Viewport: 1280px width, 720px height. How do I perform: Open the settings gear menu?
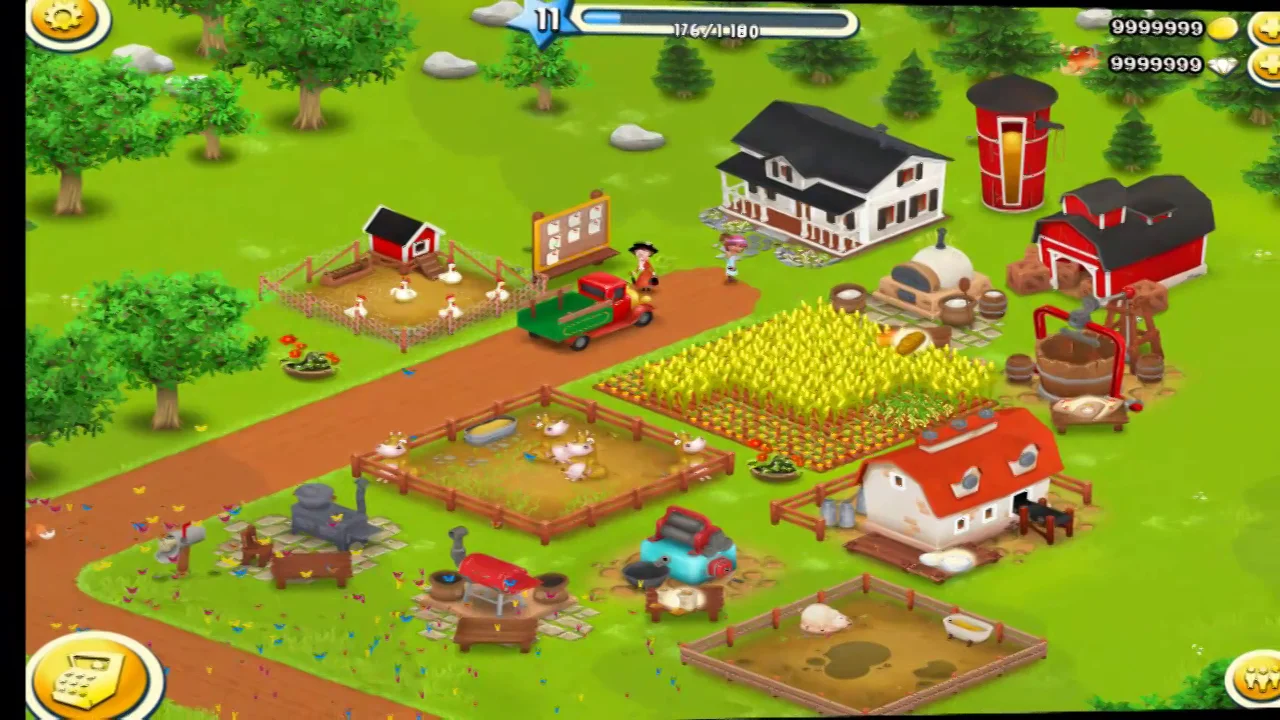[66, 17]
